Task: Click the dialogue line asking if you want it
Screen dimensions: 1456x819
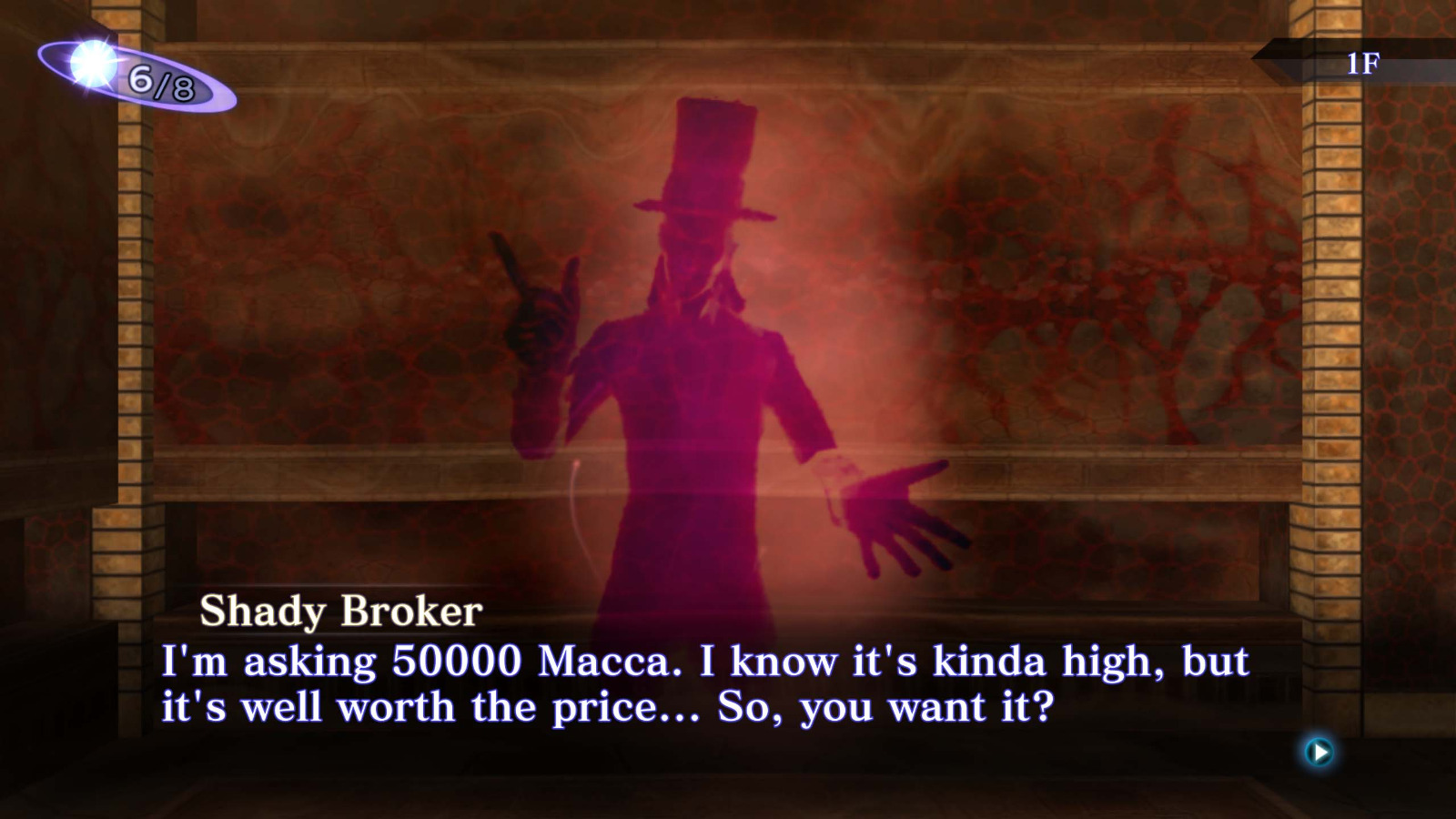Action: coord(864,705)
